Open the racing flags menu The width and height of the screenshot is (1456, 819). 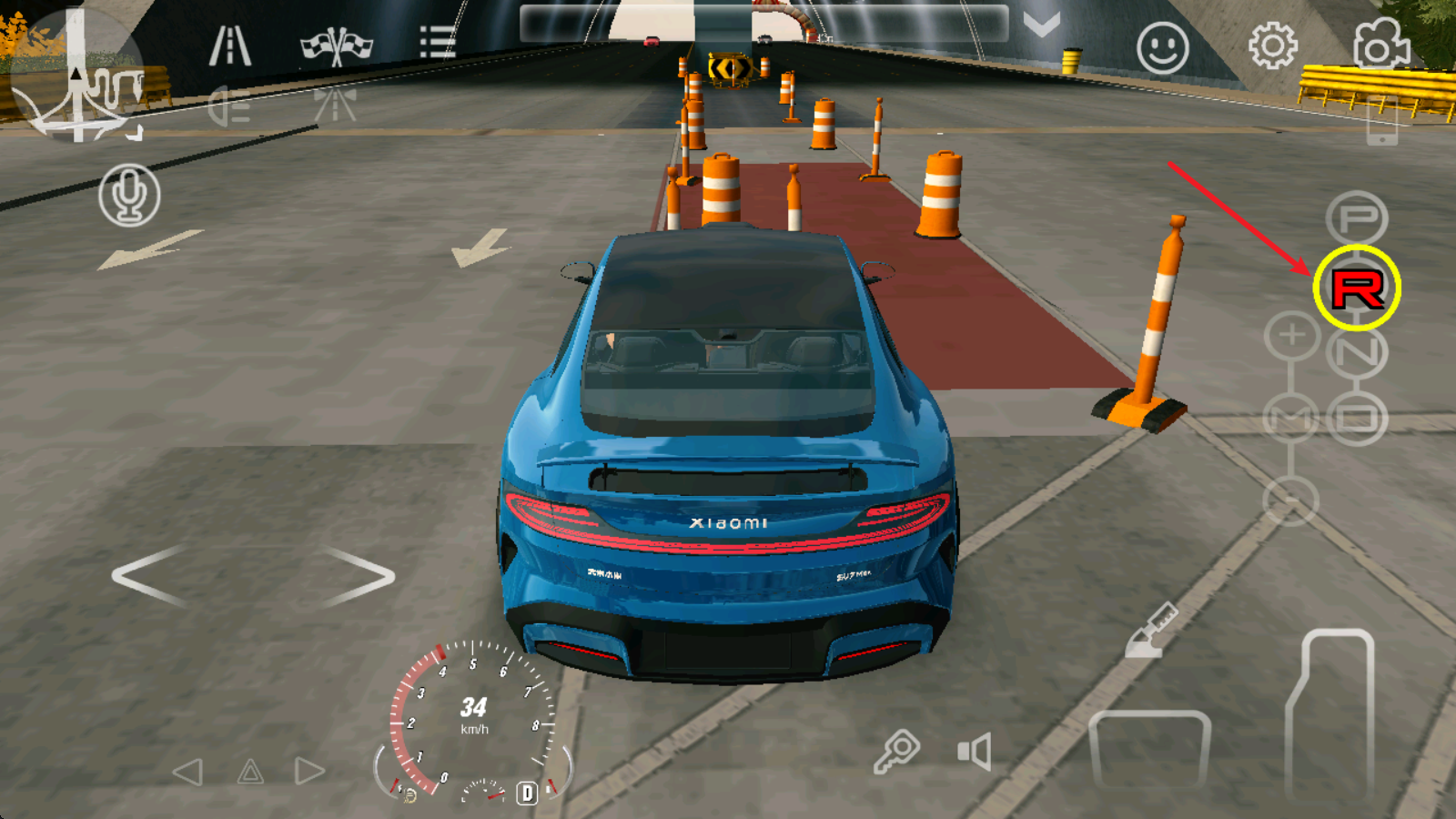click(x=337, y=45)
